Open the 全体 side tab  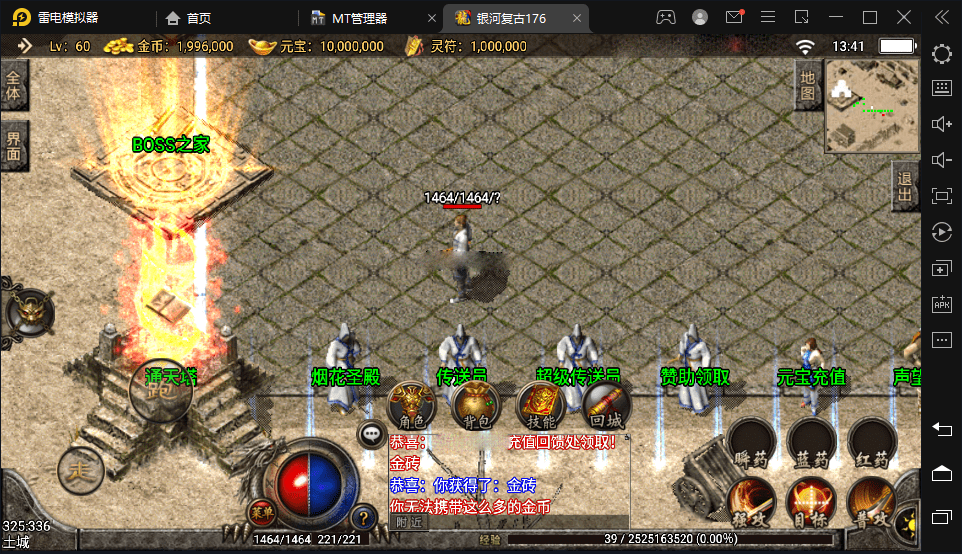coord(13,86)
